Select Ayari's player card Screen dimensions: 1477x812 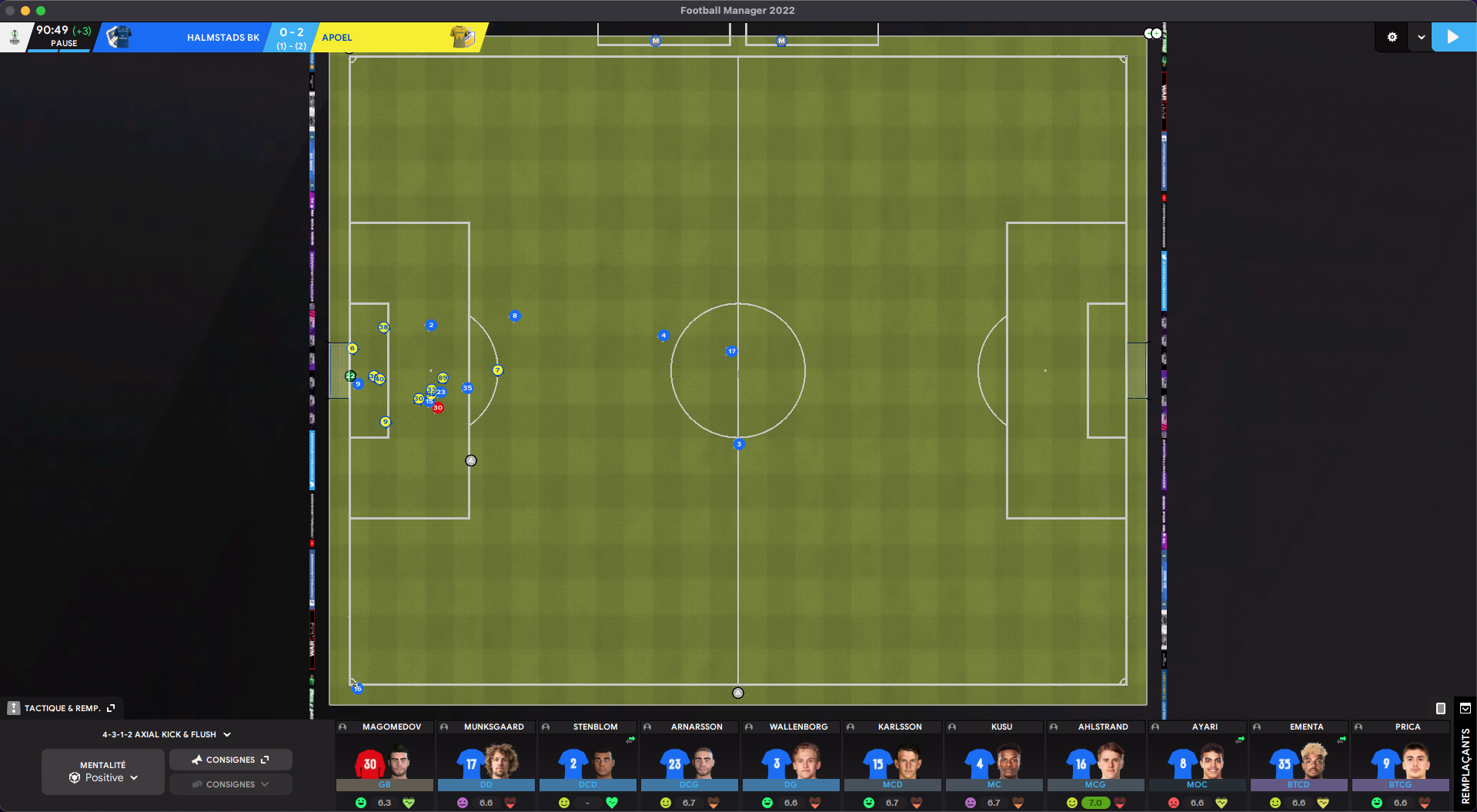1198,761
